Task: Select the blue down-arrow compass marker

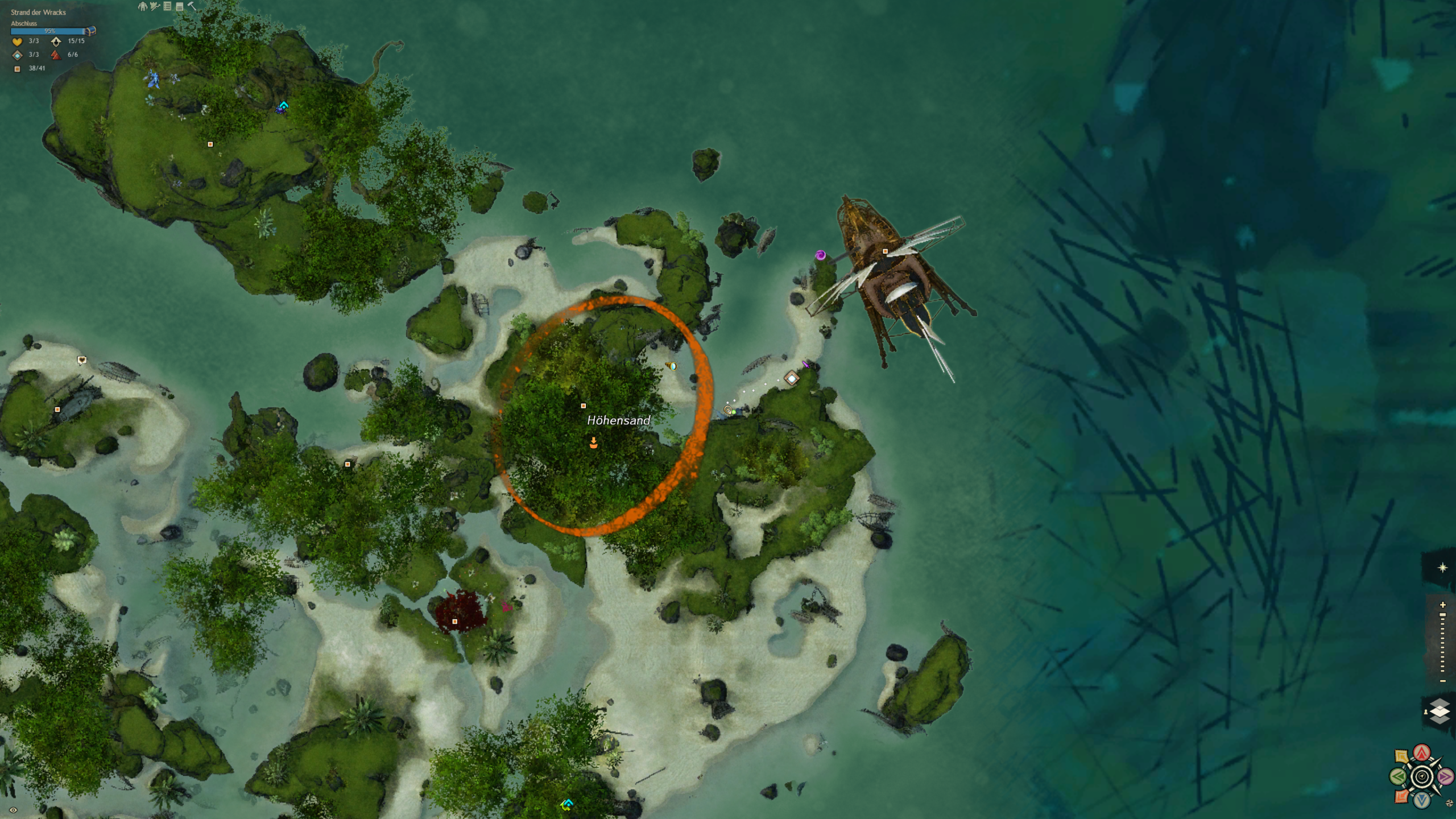Action: (1422, 800)
